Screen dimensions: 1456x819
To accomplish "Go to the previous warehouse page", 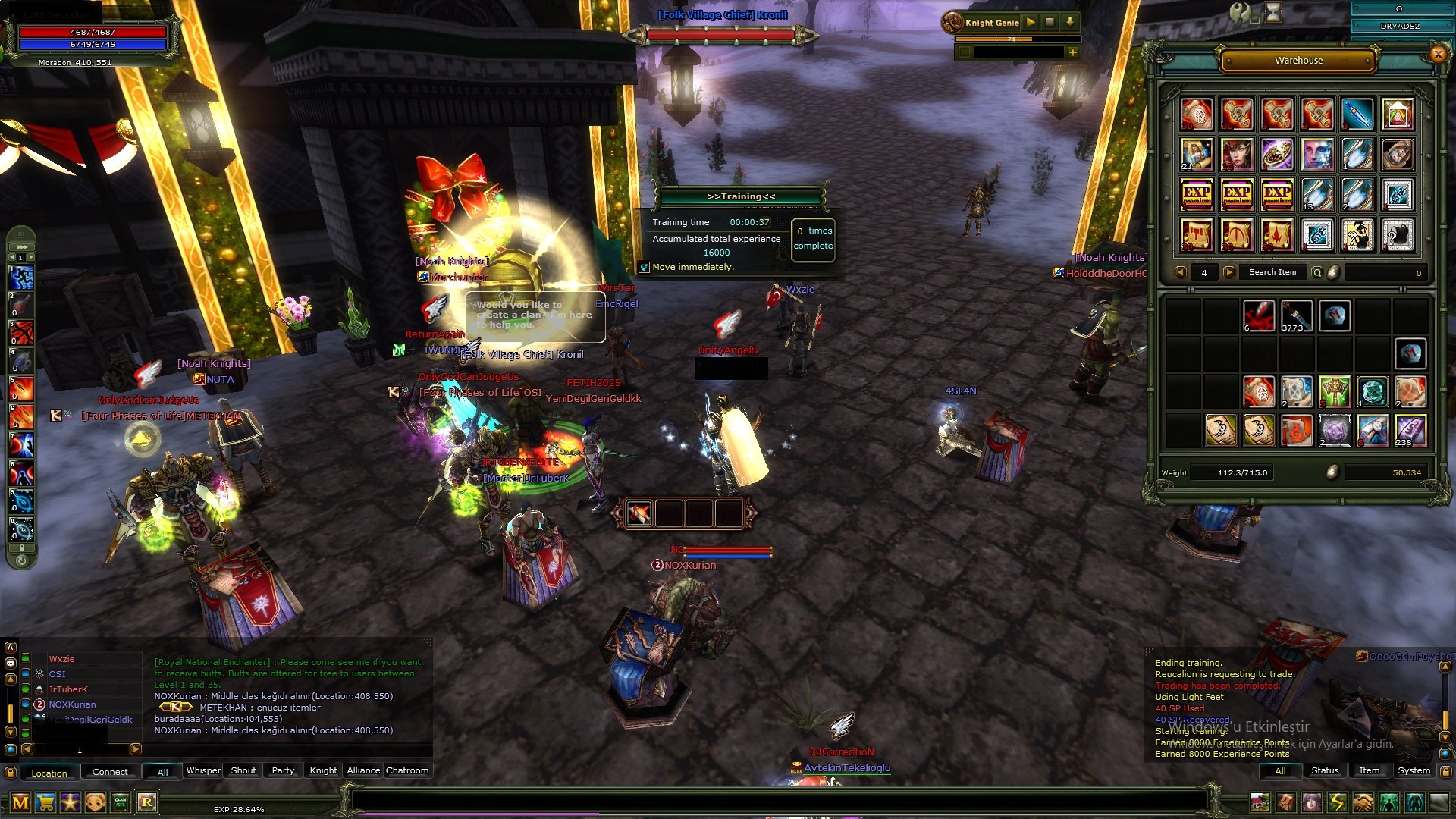I will click(1180, 272).
